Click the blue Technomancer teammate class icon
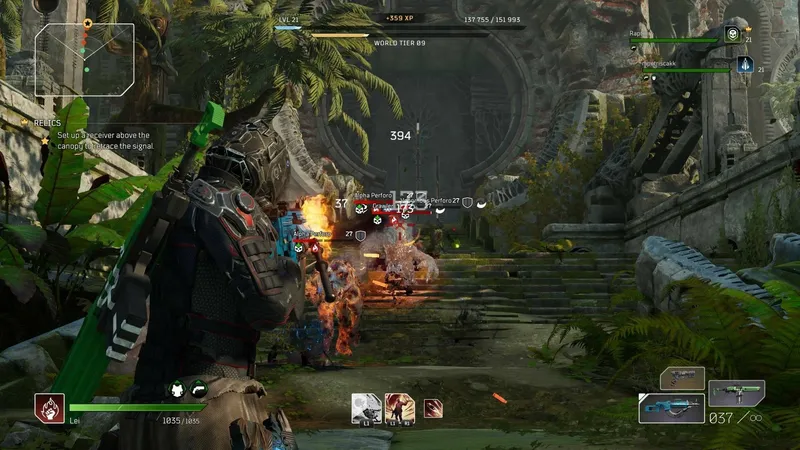The width and height of the screenshot is (800, 450). [745, 65]
